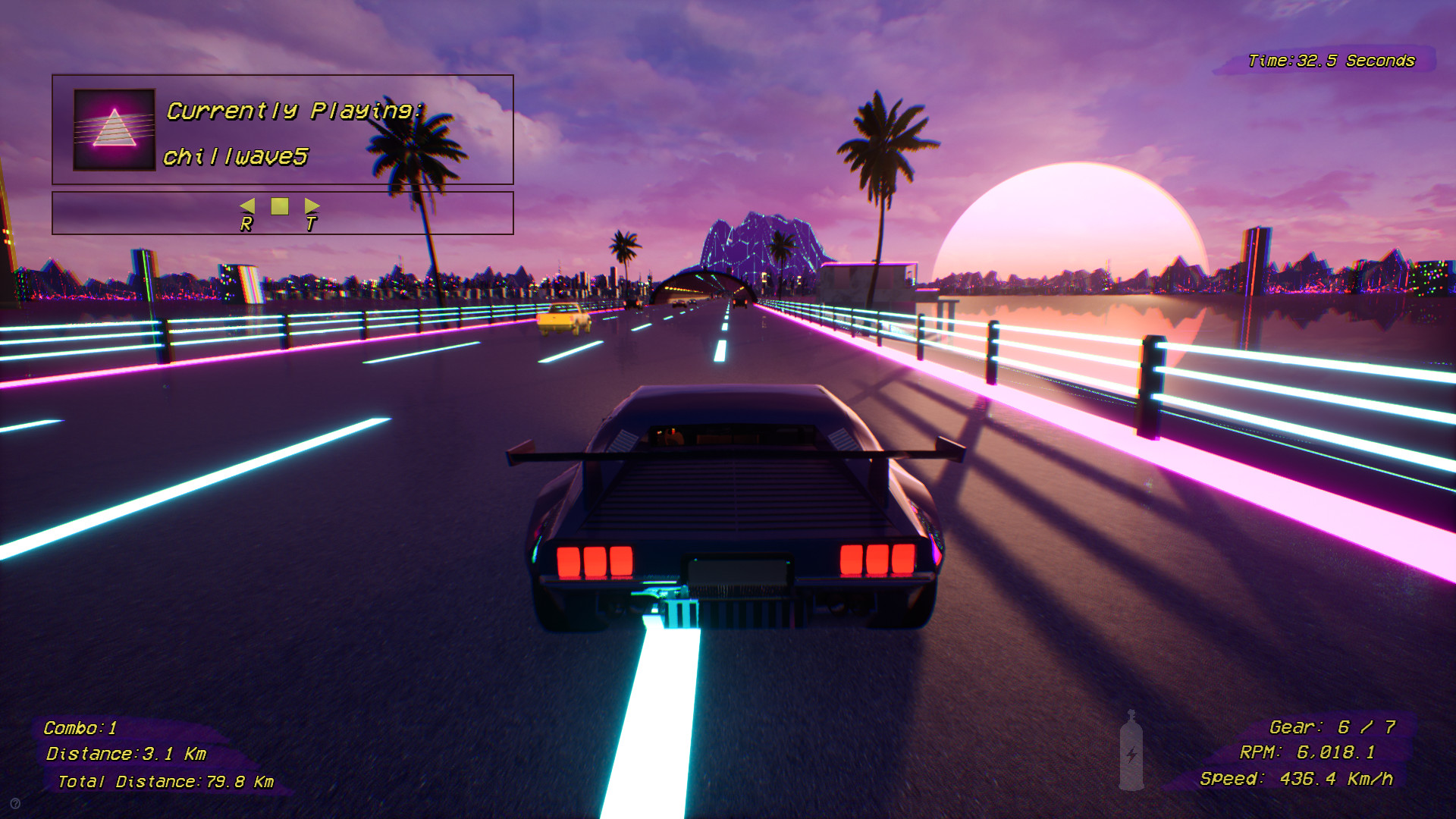Image resolution: width=1456 pixels, height=819 pixels.
Task: Click the Distance:3.1 Km readout
Action: [x=127, y=754]
